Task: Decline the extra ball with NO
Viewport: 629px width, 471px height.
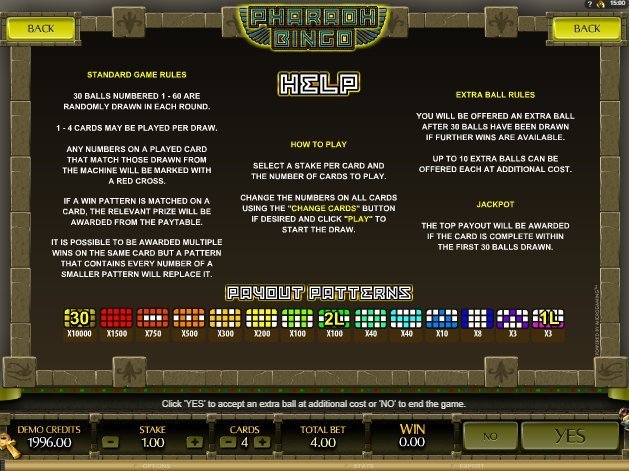Action: point(490,436)
